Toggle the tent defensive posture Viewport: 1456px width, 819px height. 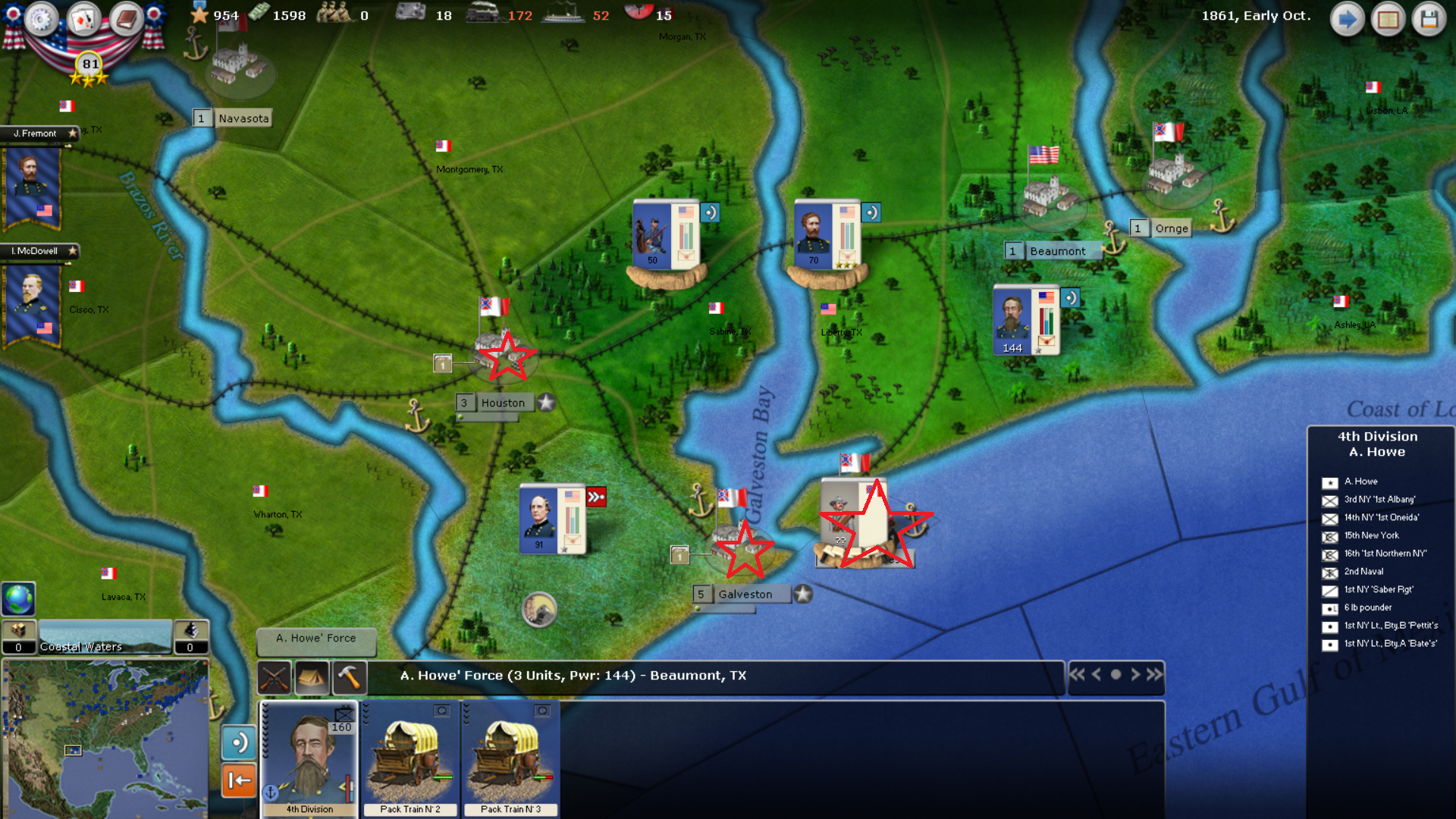313,676
